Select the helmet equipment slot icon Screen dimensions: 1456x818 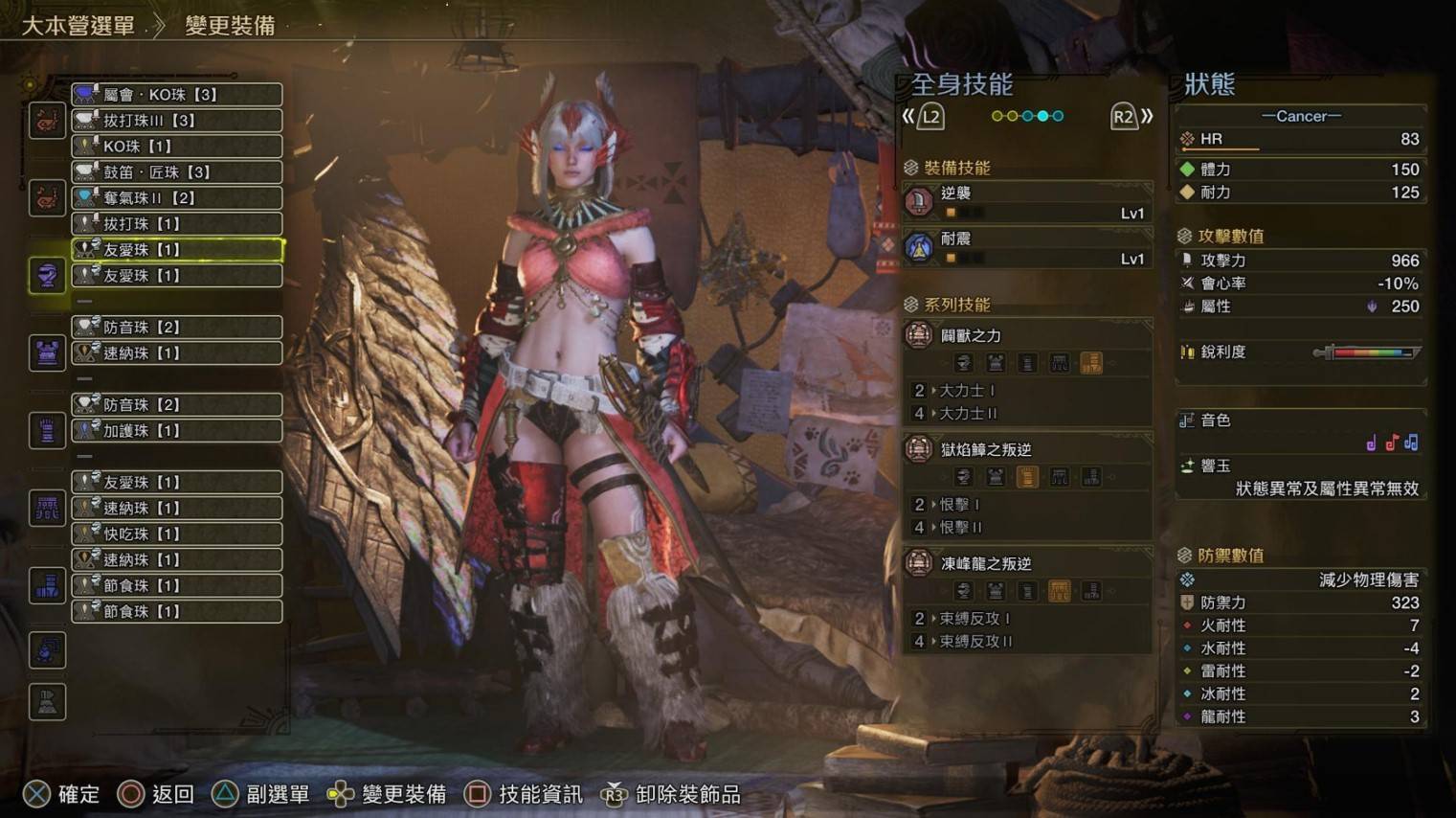pos(47,276)
